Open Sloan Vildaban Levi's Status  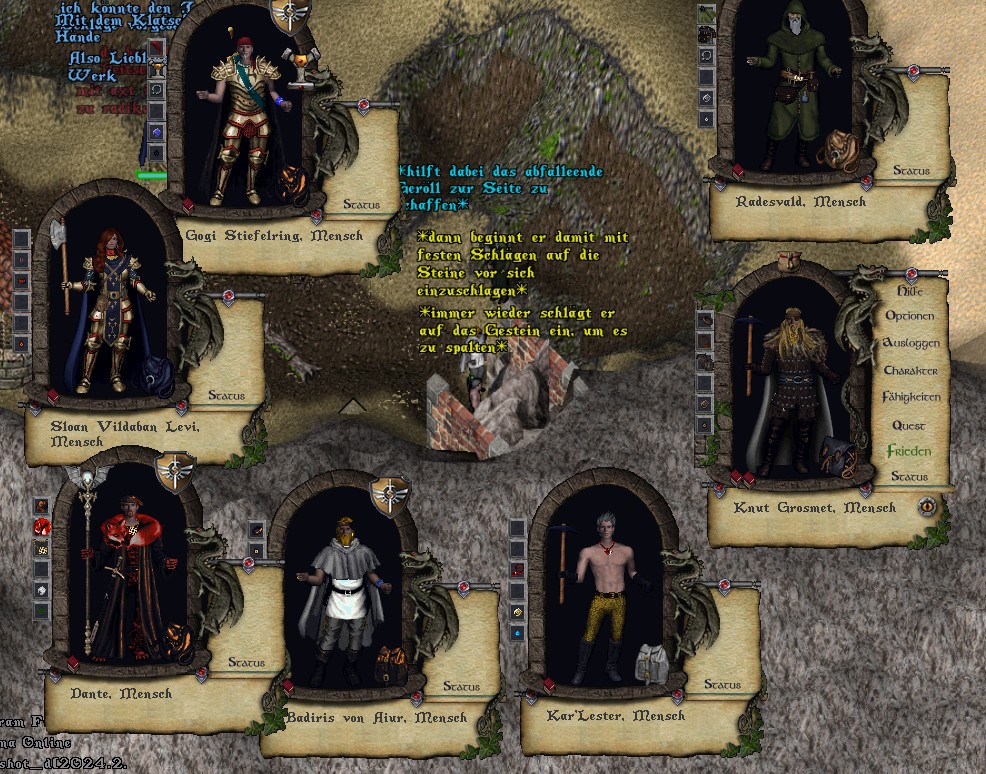click(226, 396)
